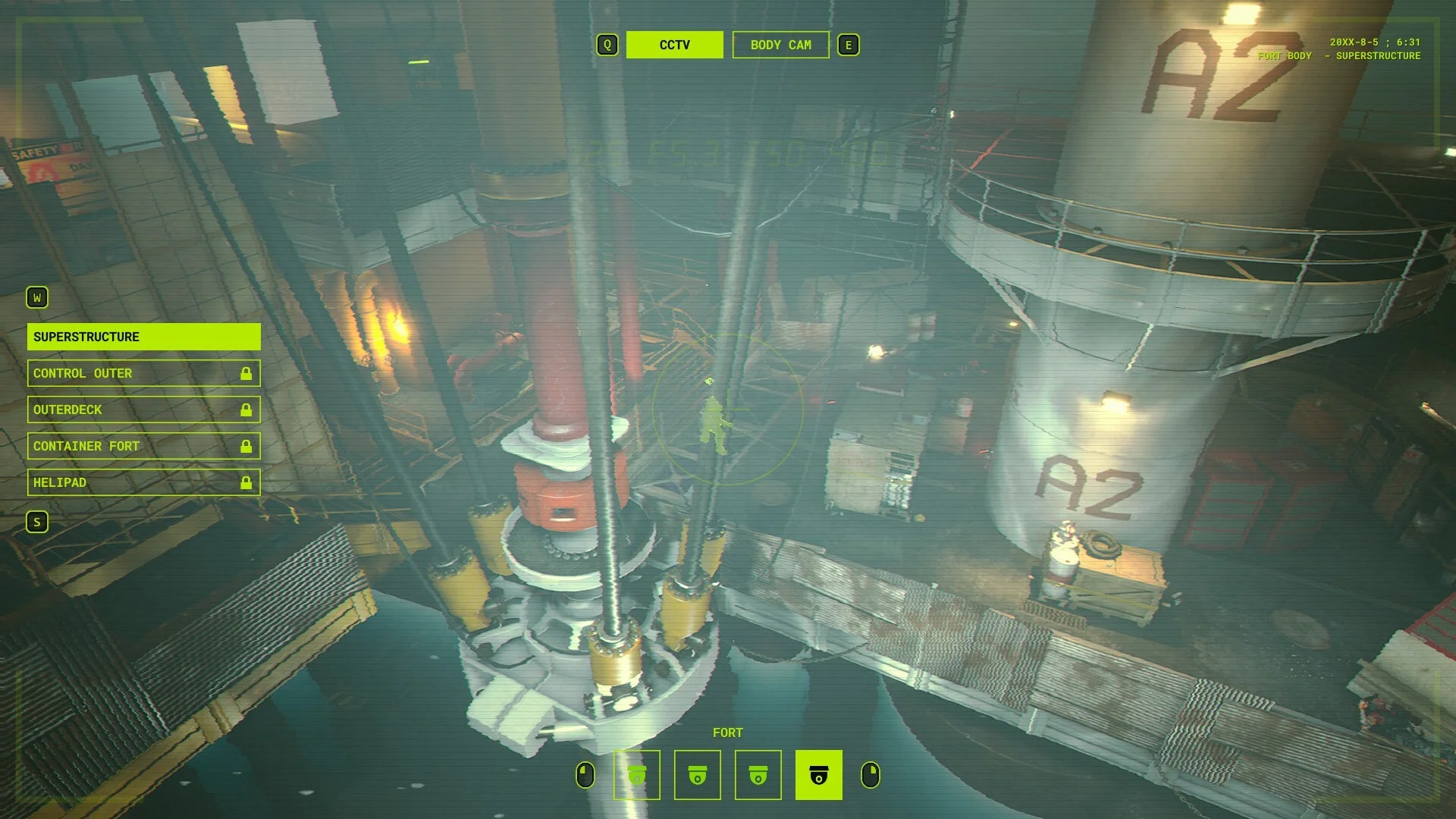Choose the locked CONTROL OUTER location

(x=143, y=373)
